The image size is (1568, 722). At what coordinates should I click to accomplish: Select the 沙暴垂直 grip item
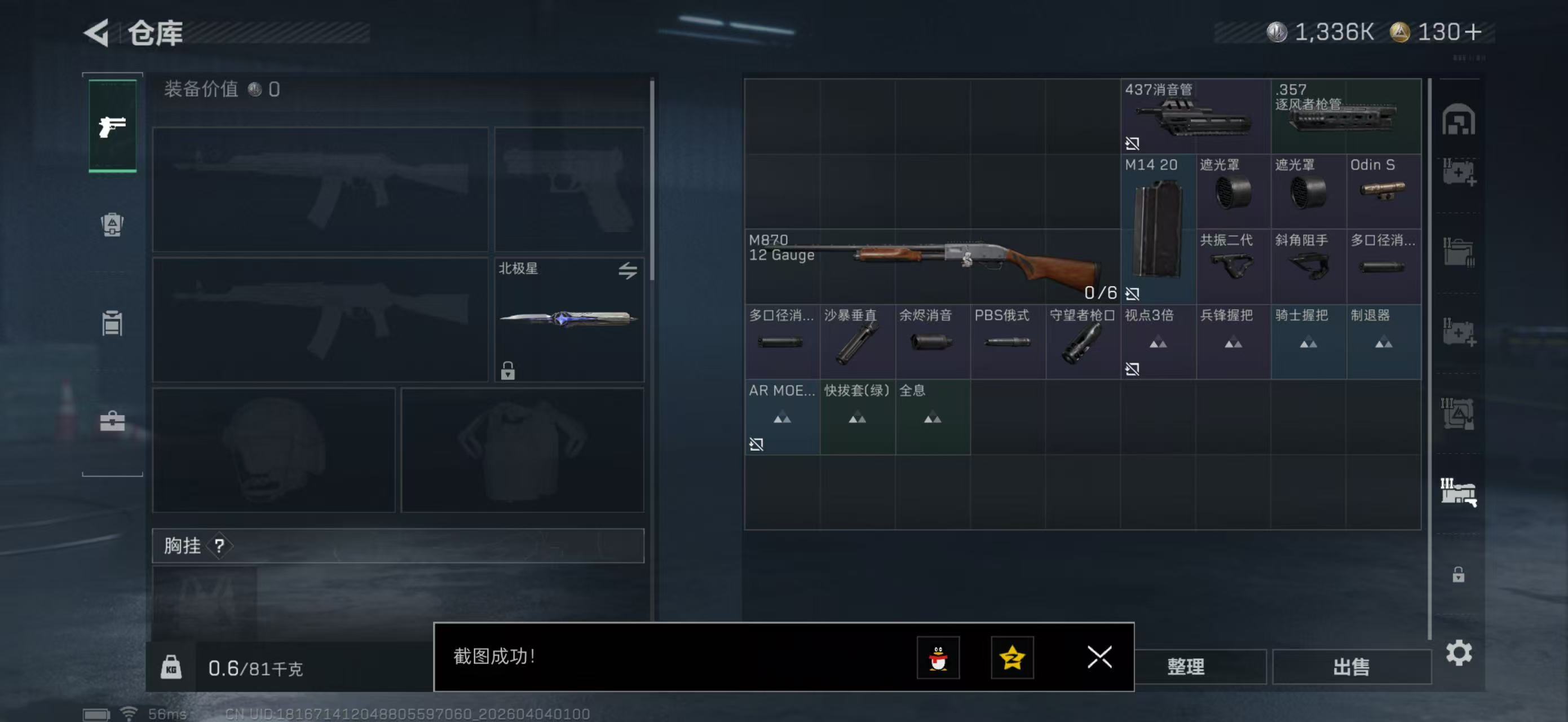[x=857, y=341]
